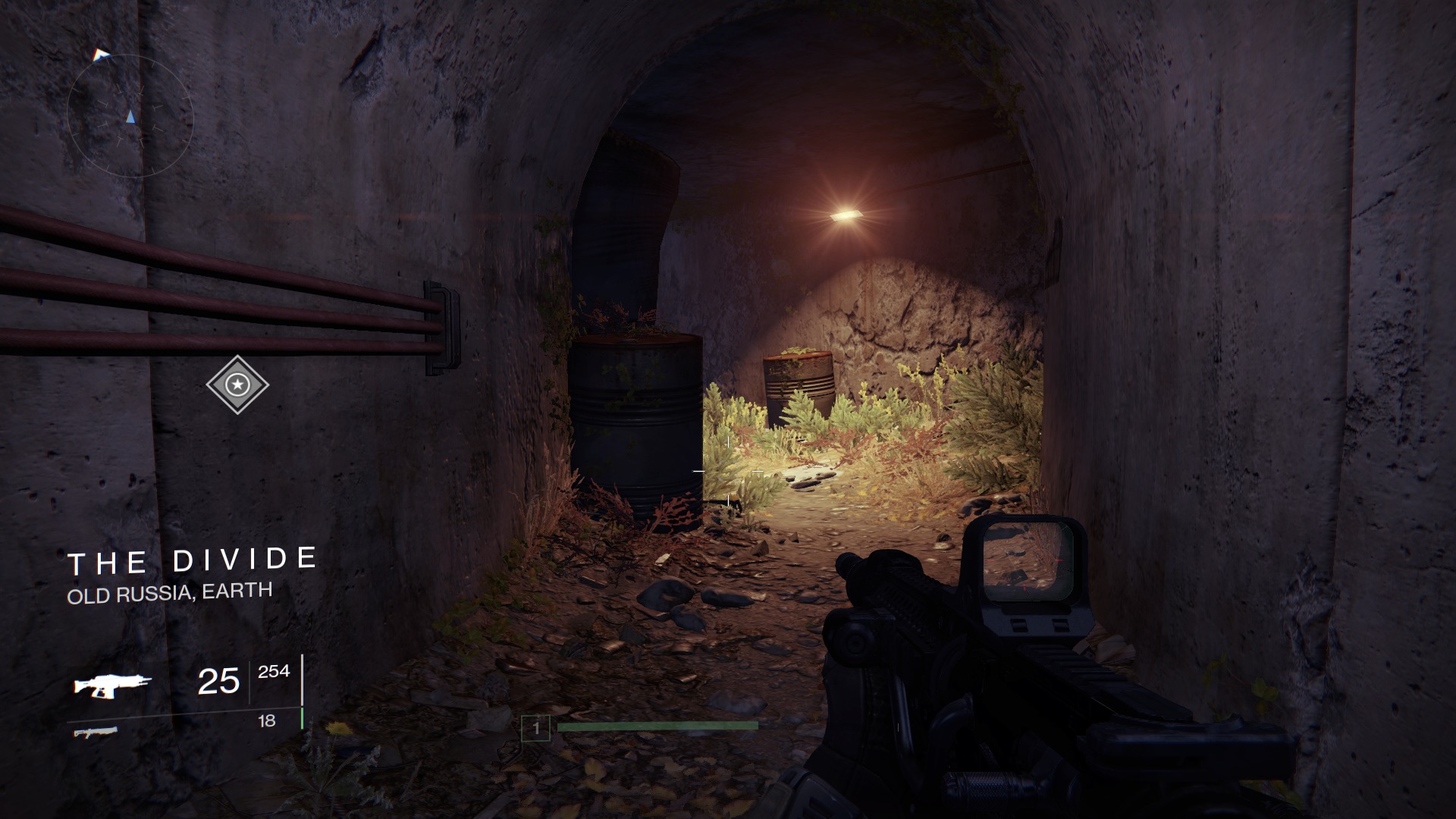Select the star objective waypoint marker
Viewport: 1456px width, 819px height.
tap(237, 384)
